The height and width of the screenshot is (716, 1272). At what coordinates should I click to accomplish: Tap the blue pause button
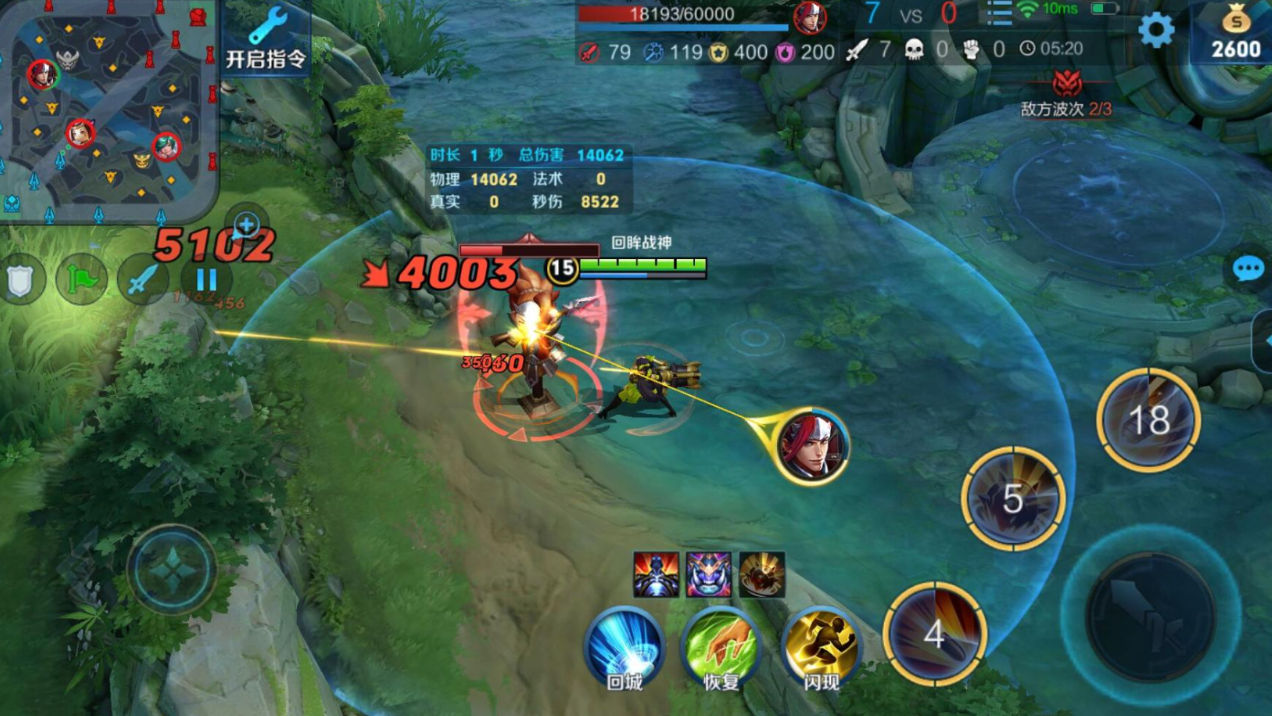(x=206, y=279)
